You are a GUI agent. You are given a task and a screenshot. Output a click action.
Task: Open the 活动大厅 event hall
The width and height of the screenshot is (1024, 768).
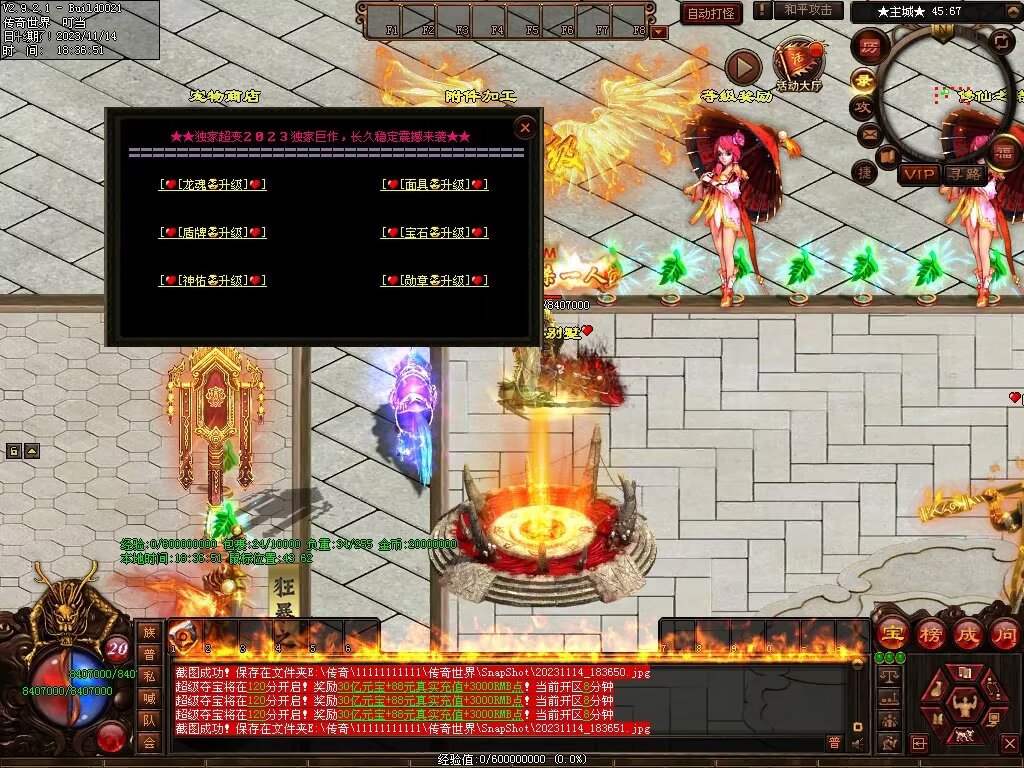pos(798,63)
